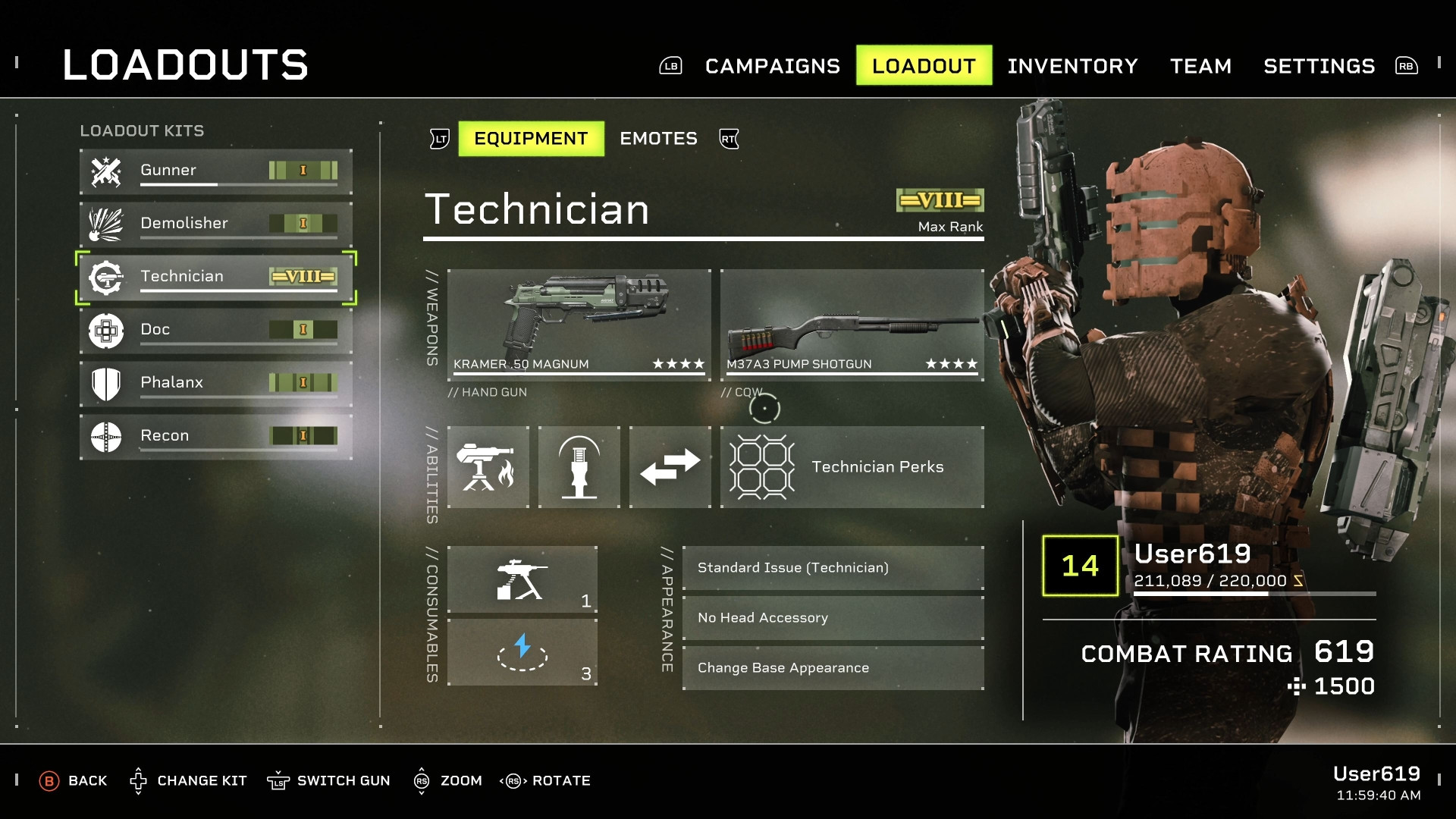Pick the Doc loadout kit
Image resolution: width=1456 pixels, height=819 pixels.
click(216, 330)
